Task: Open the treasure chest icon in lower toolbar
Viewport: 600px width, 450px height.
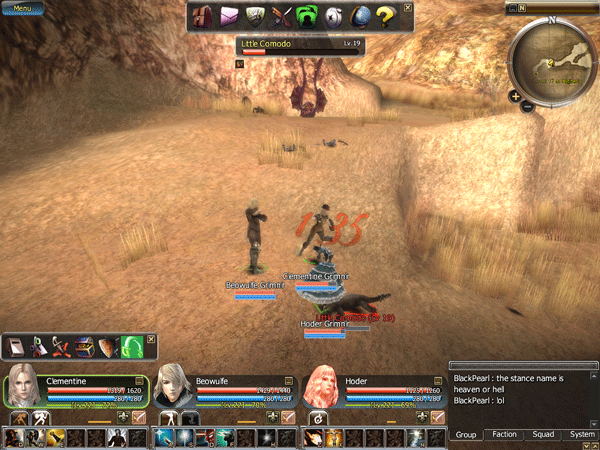Action: tap(84, 346)
